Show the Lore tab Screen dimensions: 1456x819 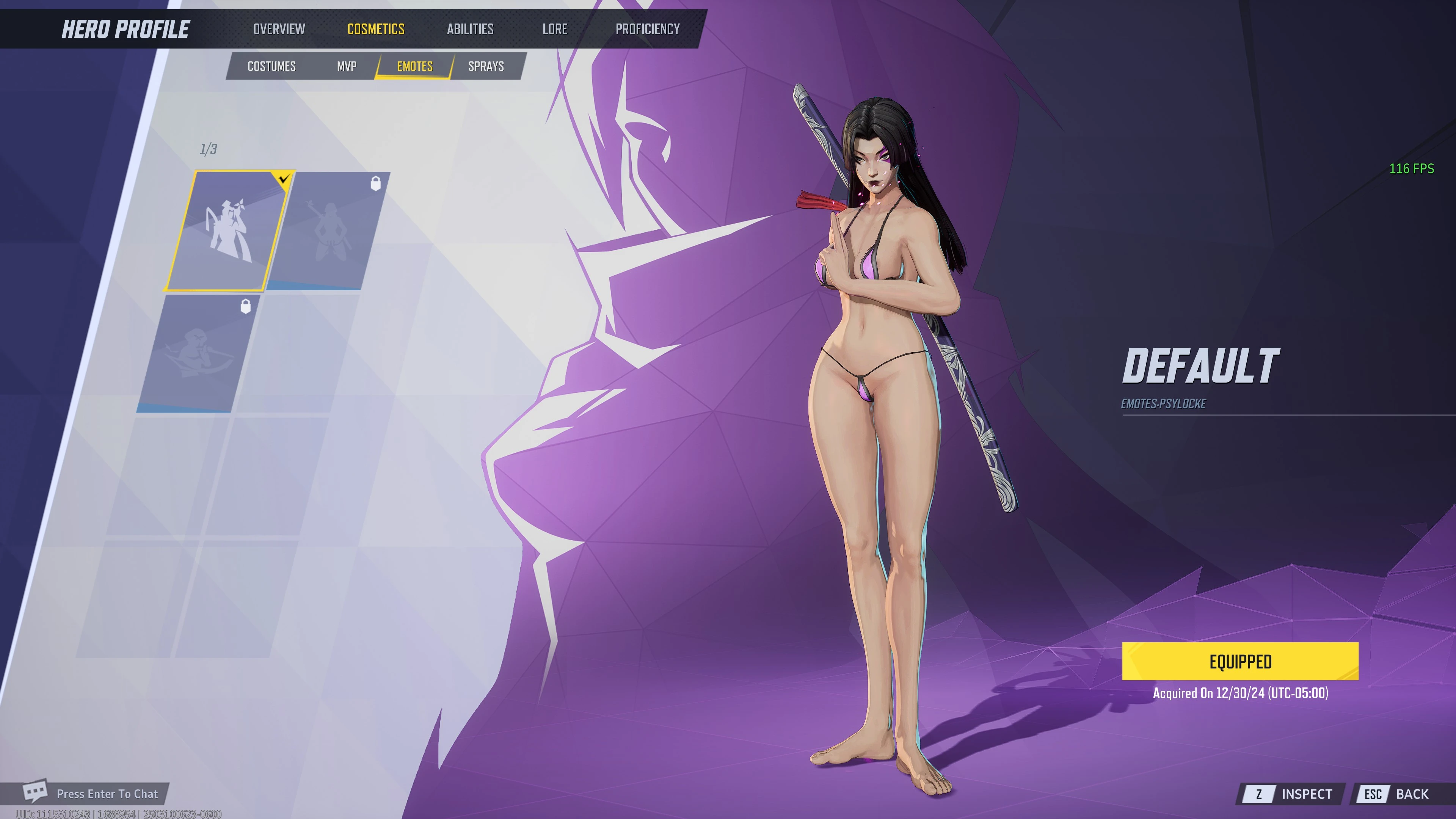pos(554,29)
